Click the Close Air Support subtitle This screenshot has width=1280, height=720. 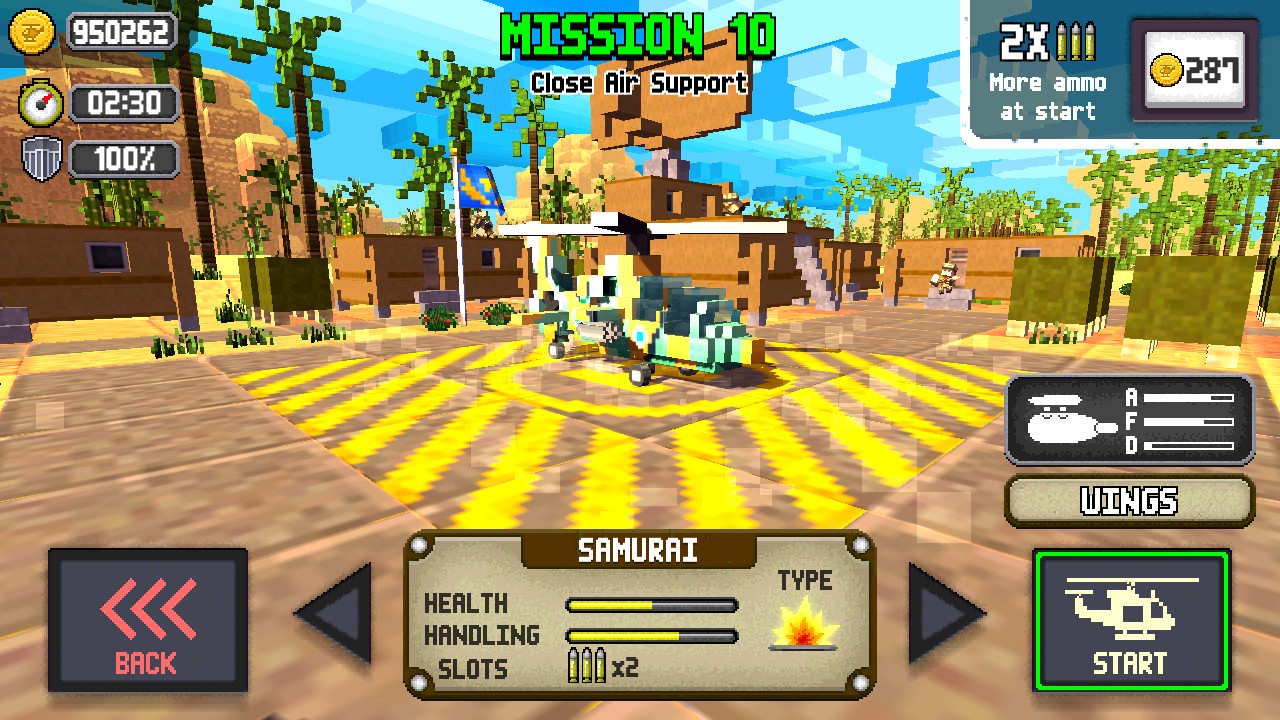click(x=640, y=84)
